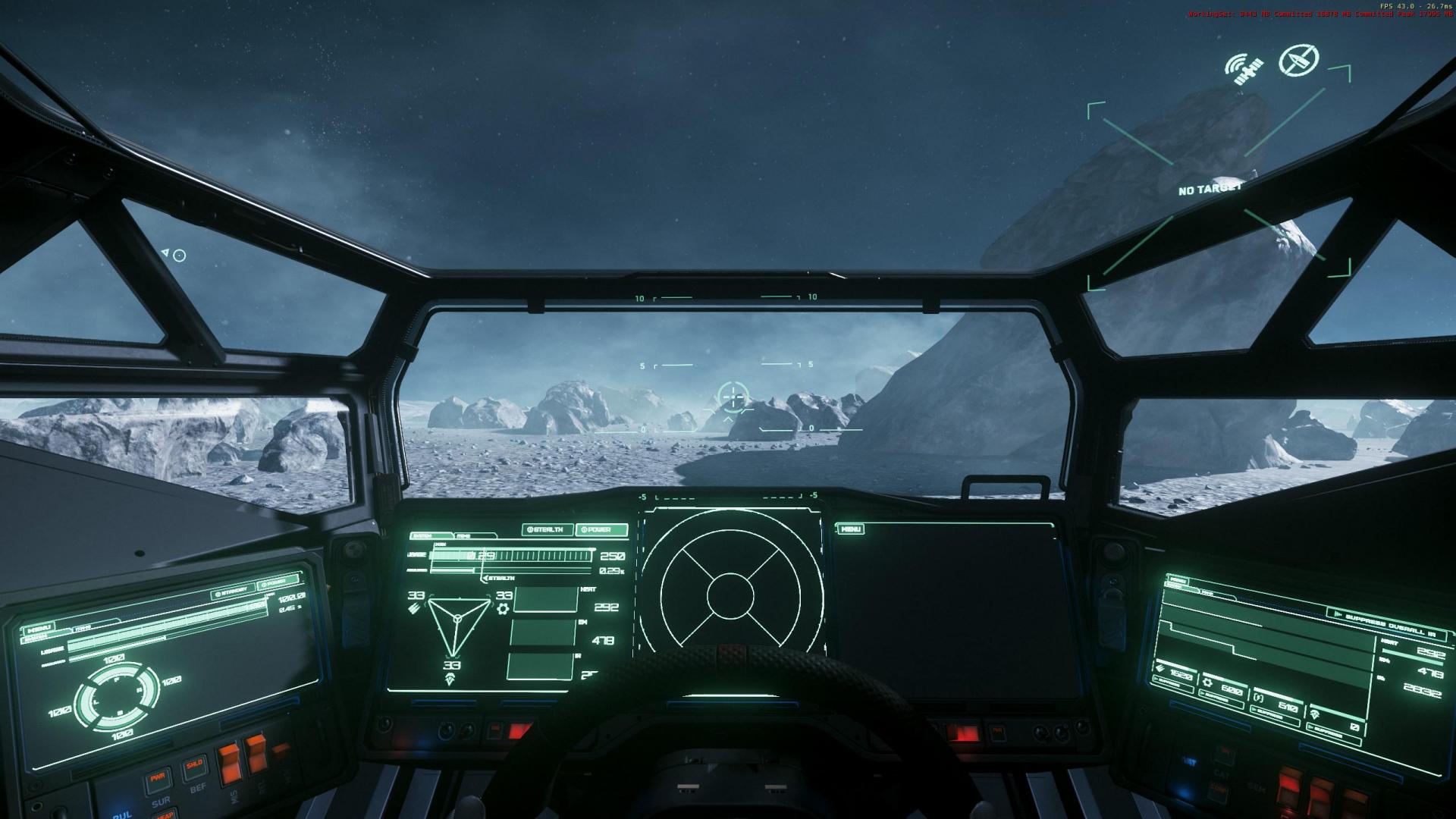Viewport: 1456px width, 819px height.
Task: Select the weapons icon on power triangle display
Action: click(413, 608)
